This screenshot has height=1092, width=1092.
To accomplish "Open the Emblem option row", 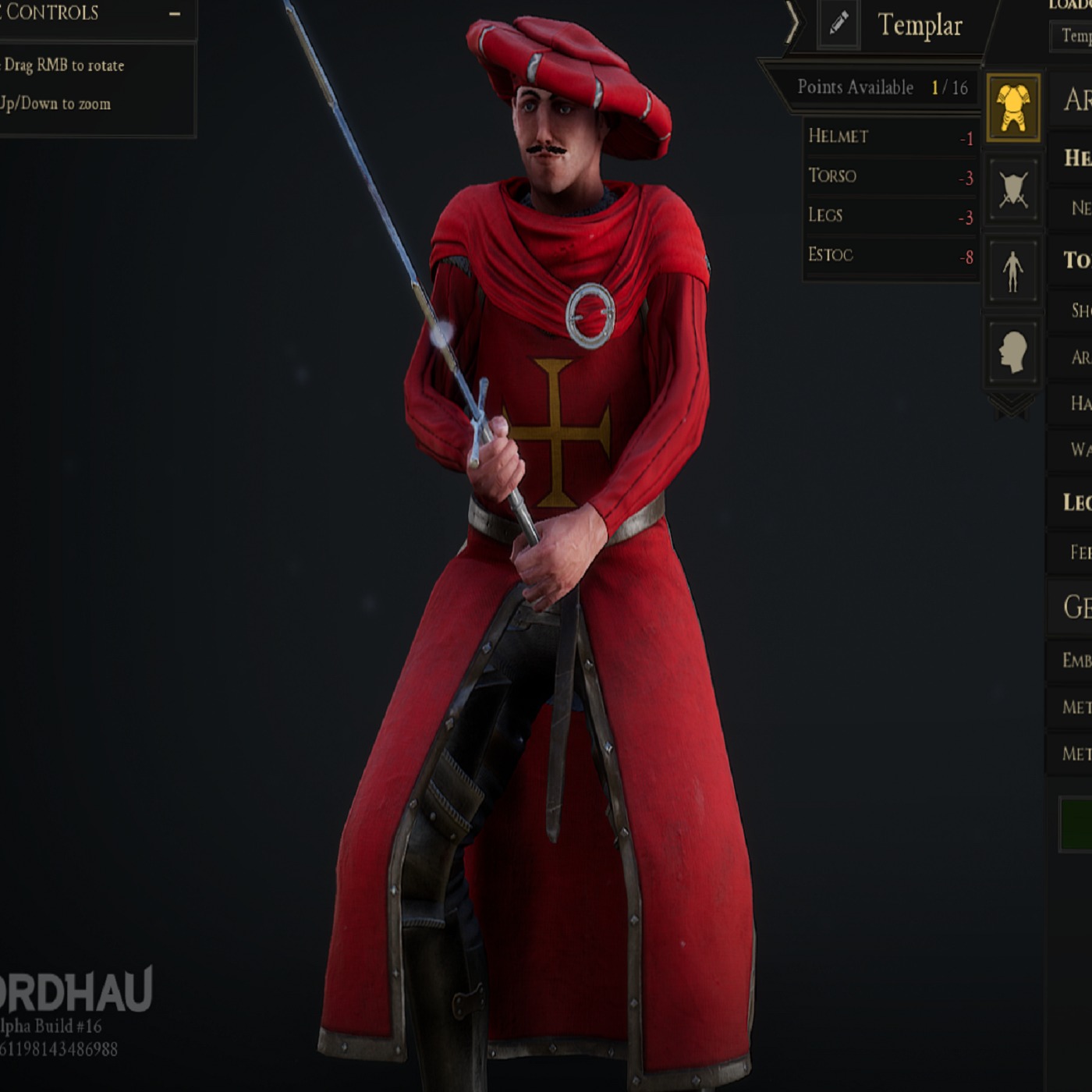I will click(1076, 661).
